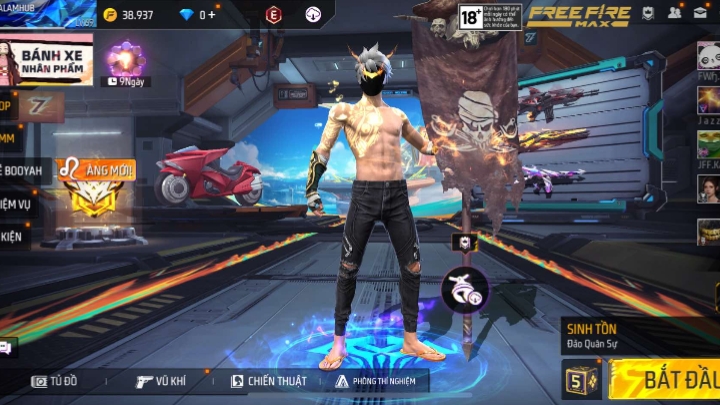
Task: Open the Chiến Thuật tactics menu
Action: (269, 381)
